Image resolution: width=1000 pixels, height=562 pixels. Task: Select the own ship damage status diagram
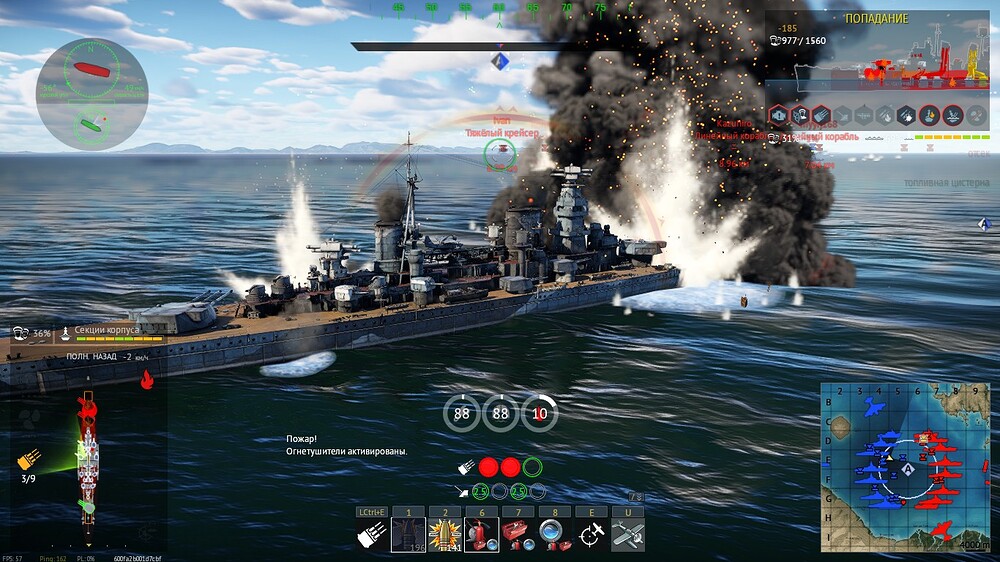88,448
